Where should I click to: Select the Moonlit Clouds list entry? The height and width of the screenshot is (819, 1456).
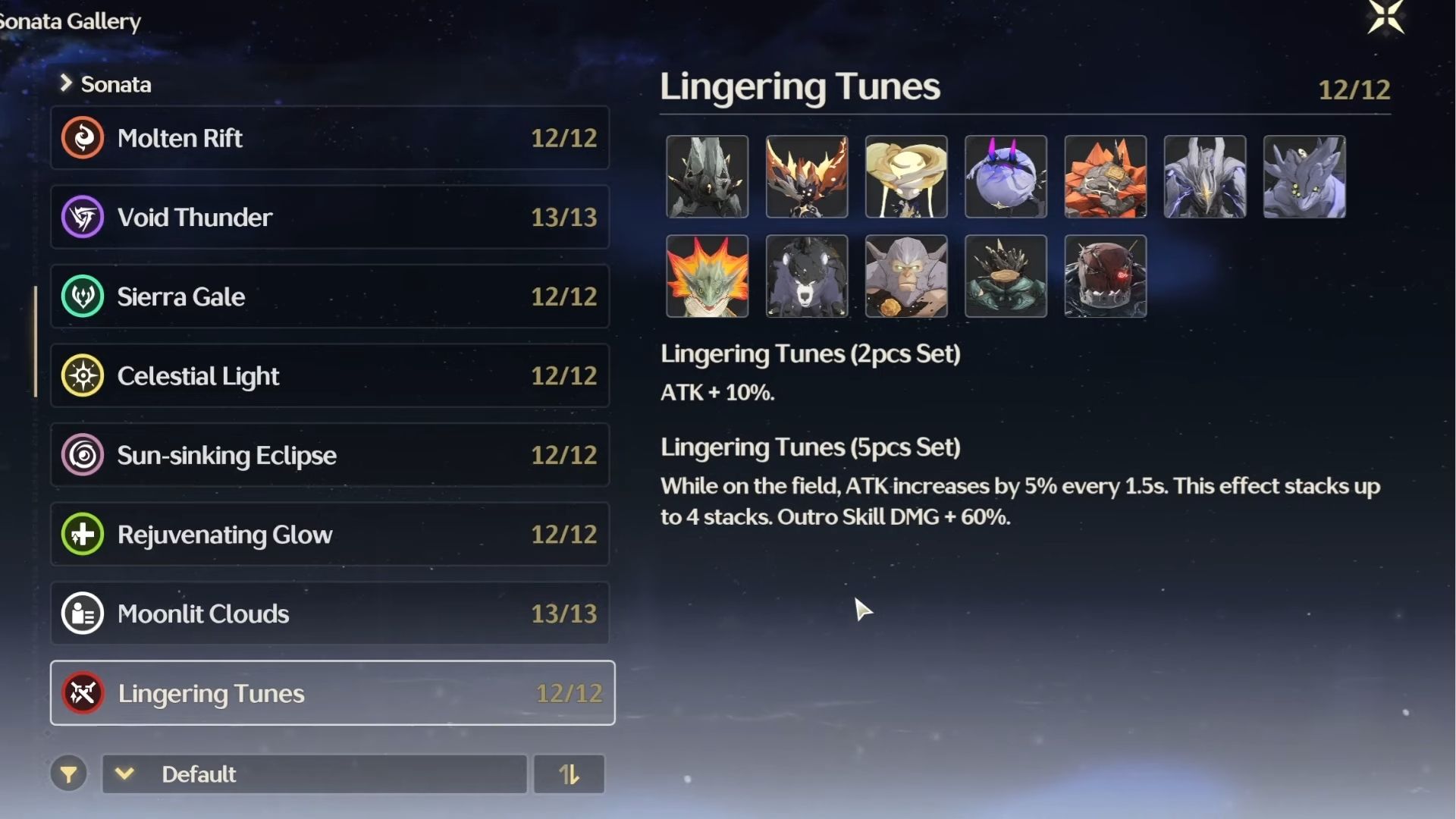click(330, 613)
